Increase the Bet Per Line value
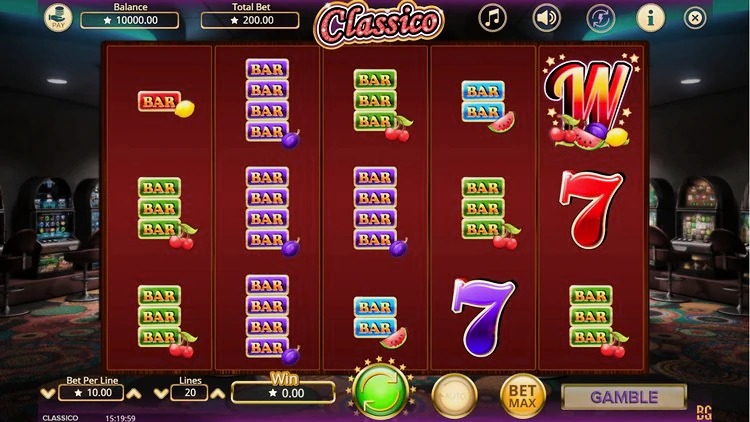The height and width of the screenshot is (422, 750). [134, 394]
